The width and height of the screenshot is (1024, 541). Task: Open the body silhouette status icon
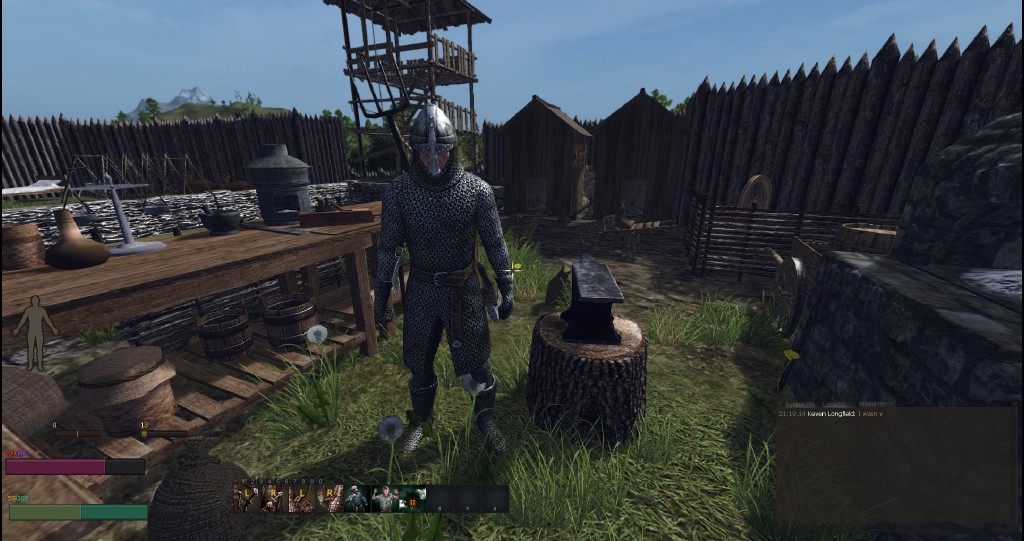click(36, 334)
